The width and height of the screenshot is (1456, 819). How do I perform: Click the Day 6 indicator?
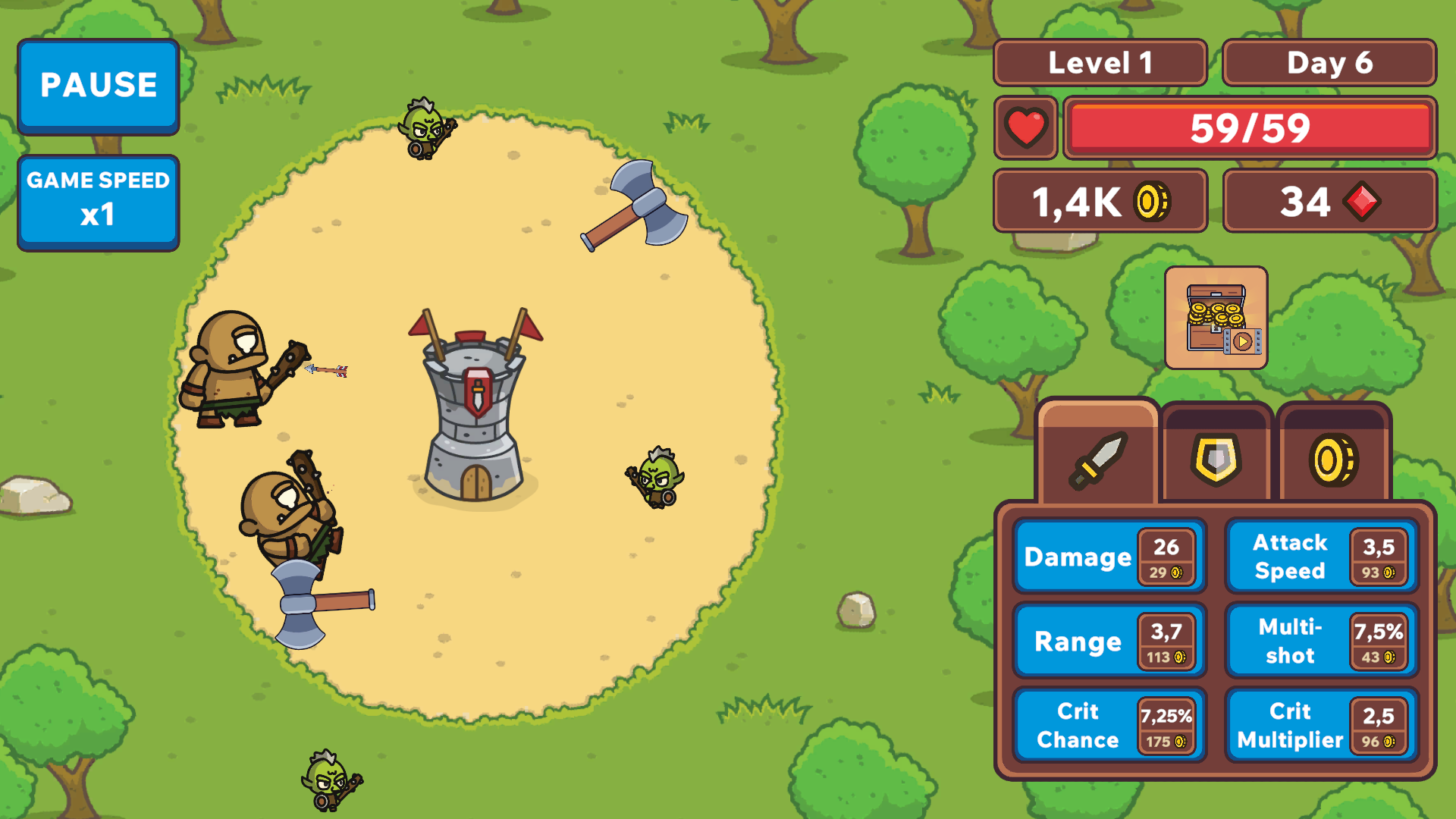click(1329, 63)
